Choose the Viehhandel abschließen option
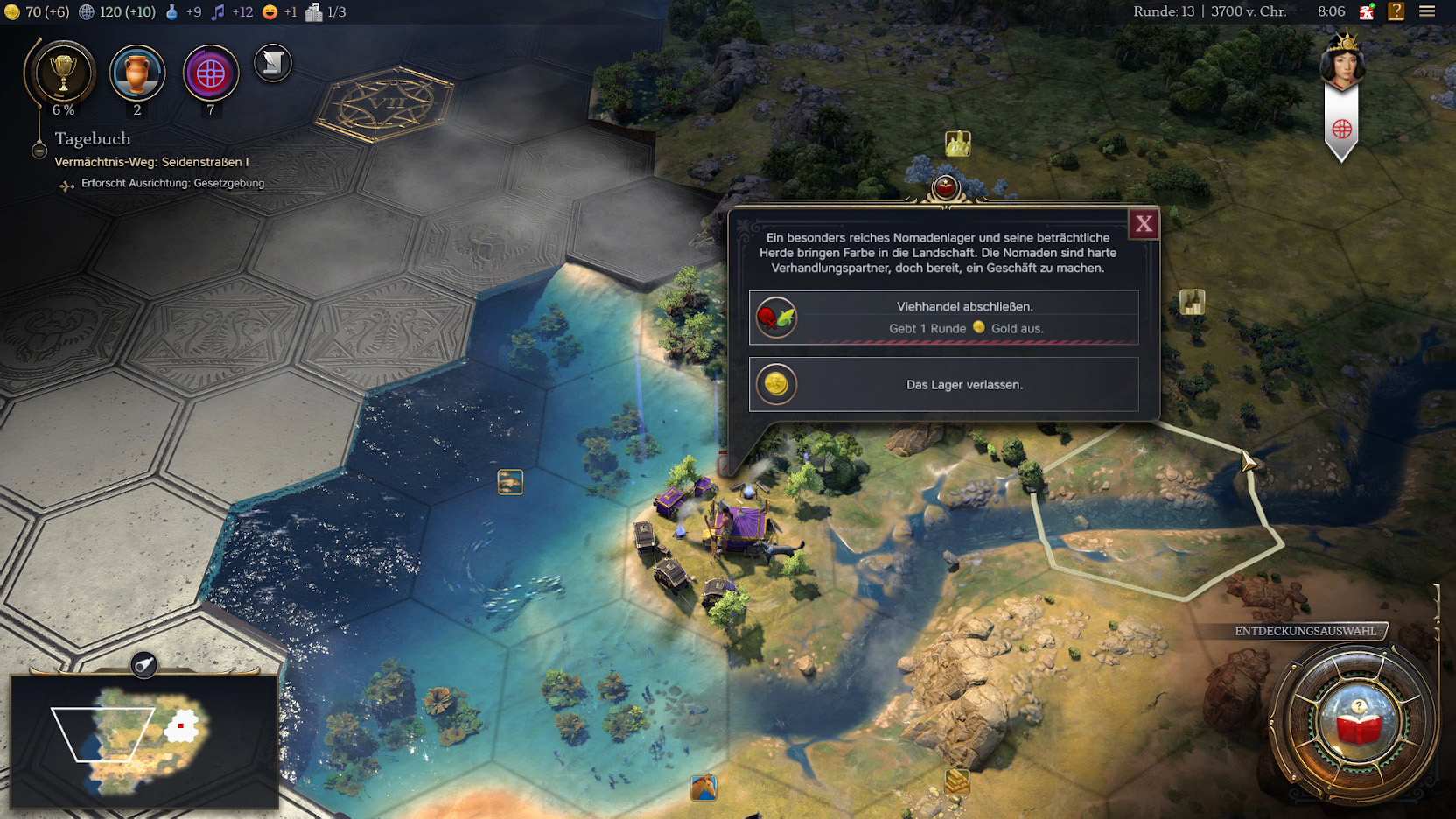1456x819 pixels. point(943,317)
